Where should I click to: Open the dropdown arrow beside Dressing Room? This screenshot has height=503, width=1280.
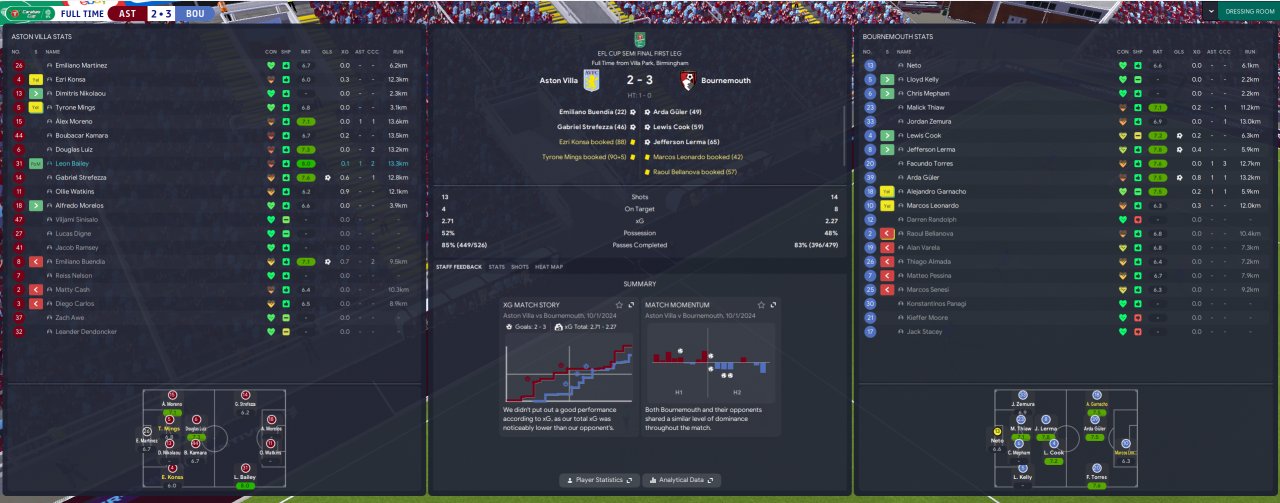1212,11
